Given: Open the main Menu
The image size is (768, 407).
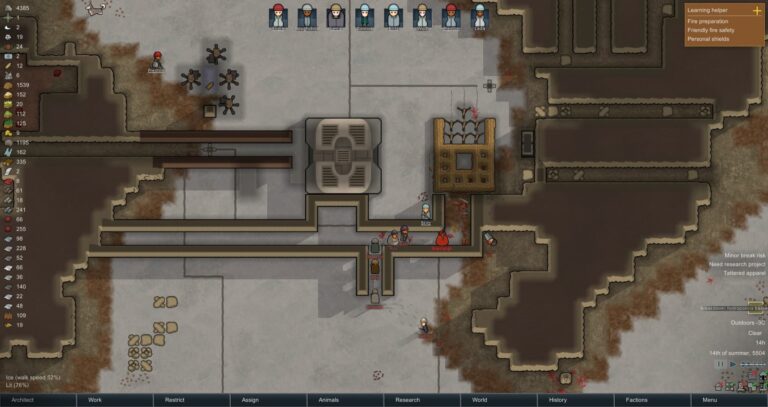Looking at the screenshot, I should coord(710,400).
